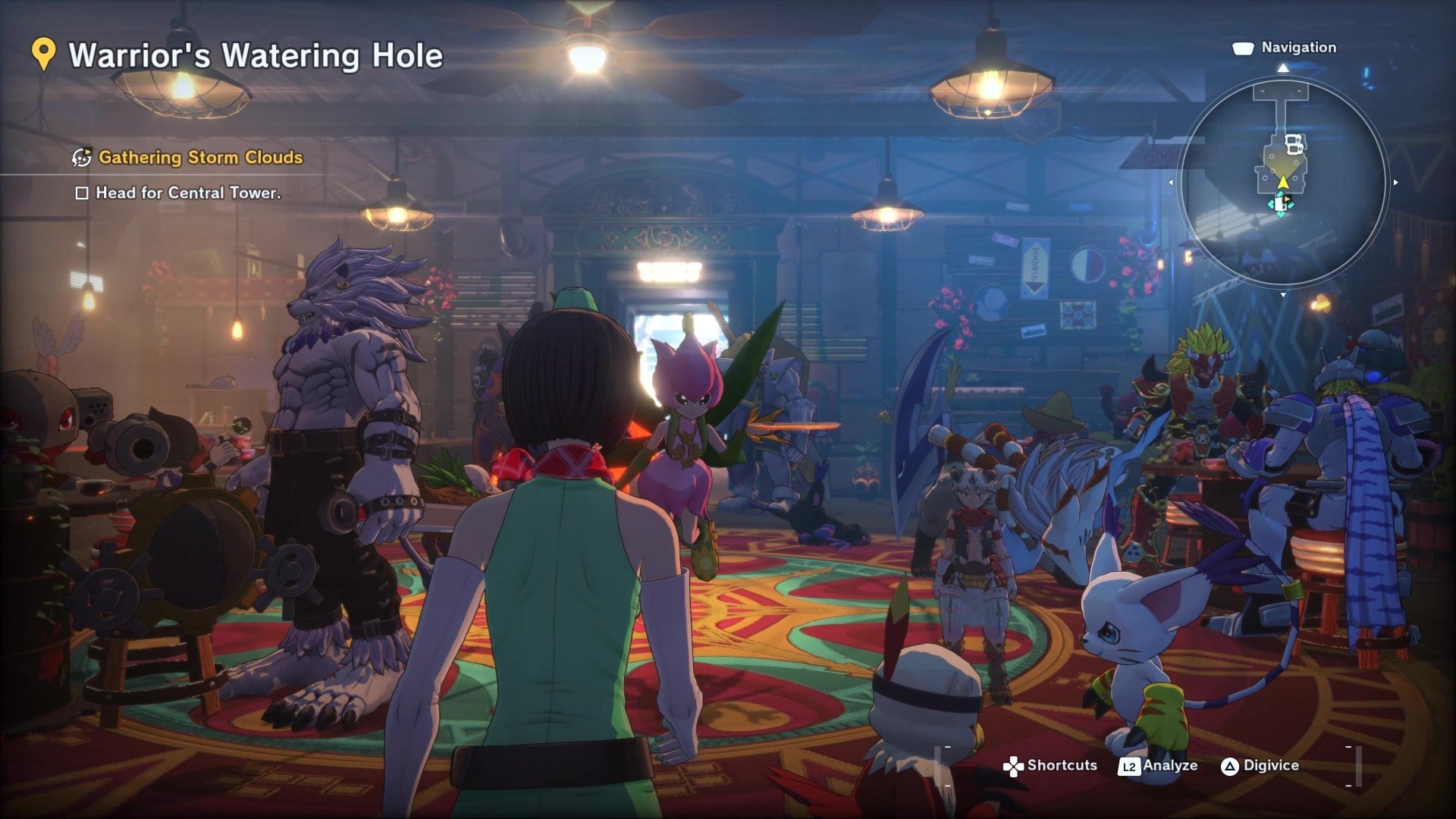
Task: Open the Navigation label above minimap
Action: point(1298,48)
